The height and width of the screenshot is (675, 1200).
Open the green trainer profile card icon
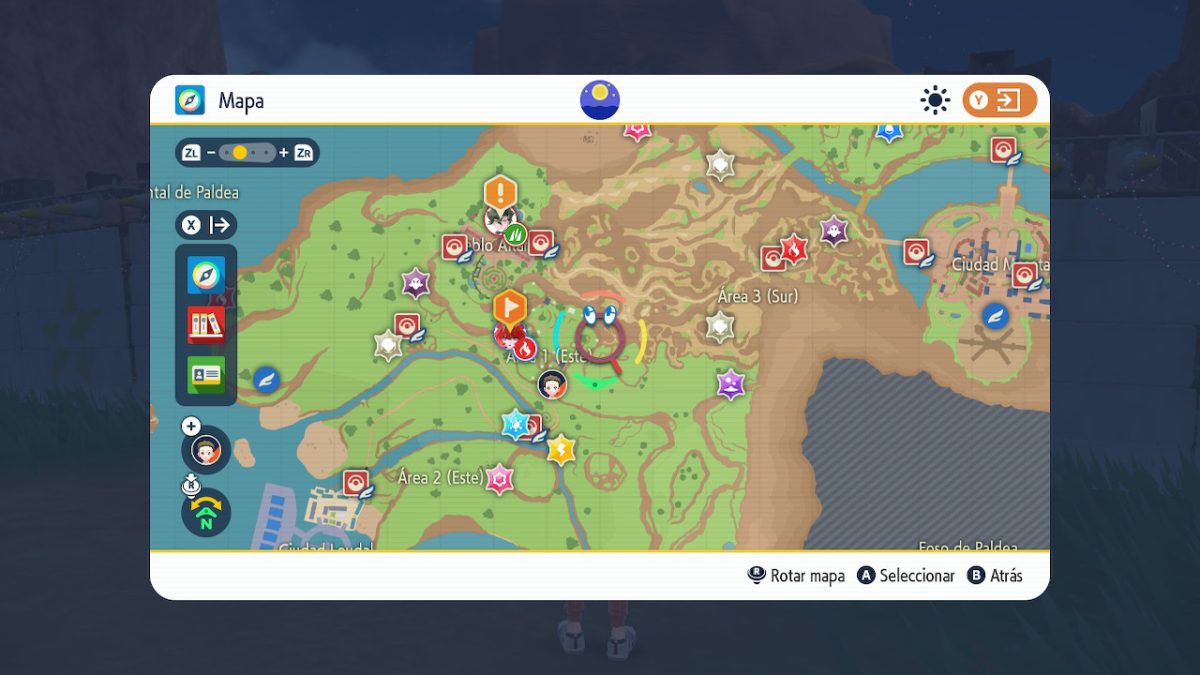[x=206, y=374]
